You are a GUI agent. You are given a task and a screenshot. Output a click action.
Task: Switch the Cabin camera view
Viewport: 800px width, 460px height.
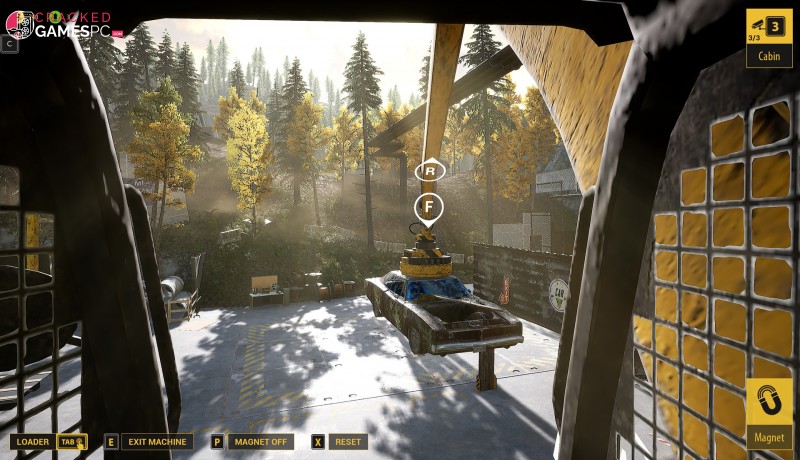(768, 37)
